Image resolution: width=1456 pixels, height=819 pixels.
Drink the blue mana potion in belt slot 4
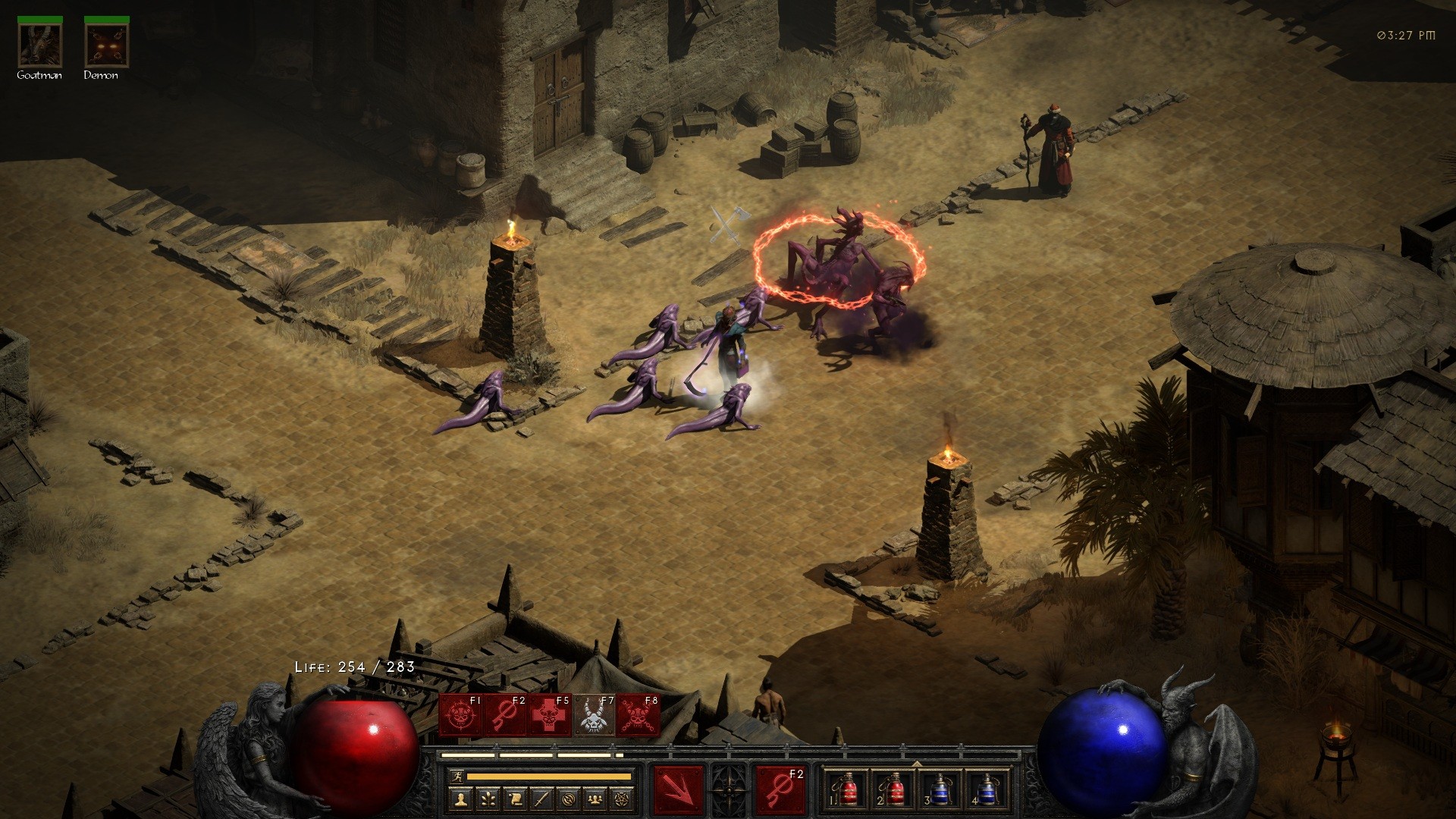(x=986, y=791)
